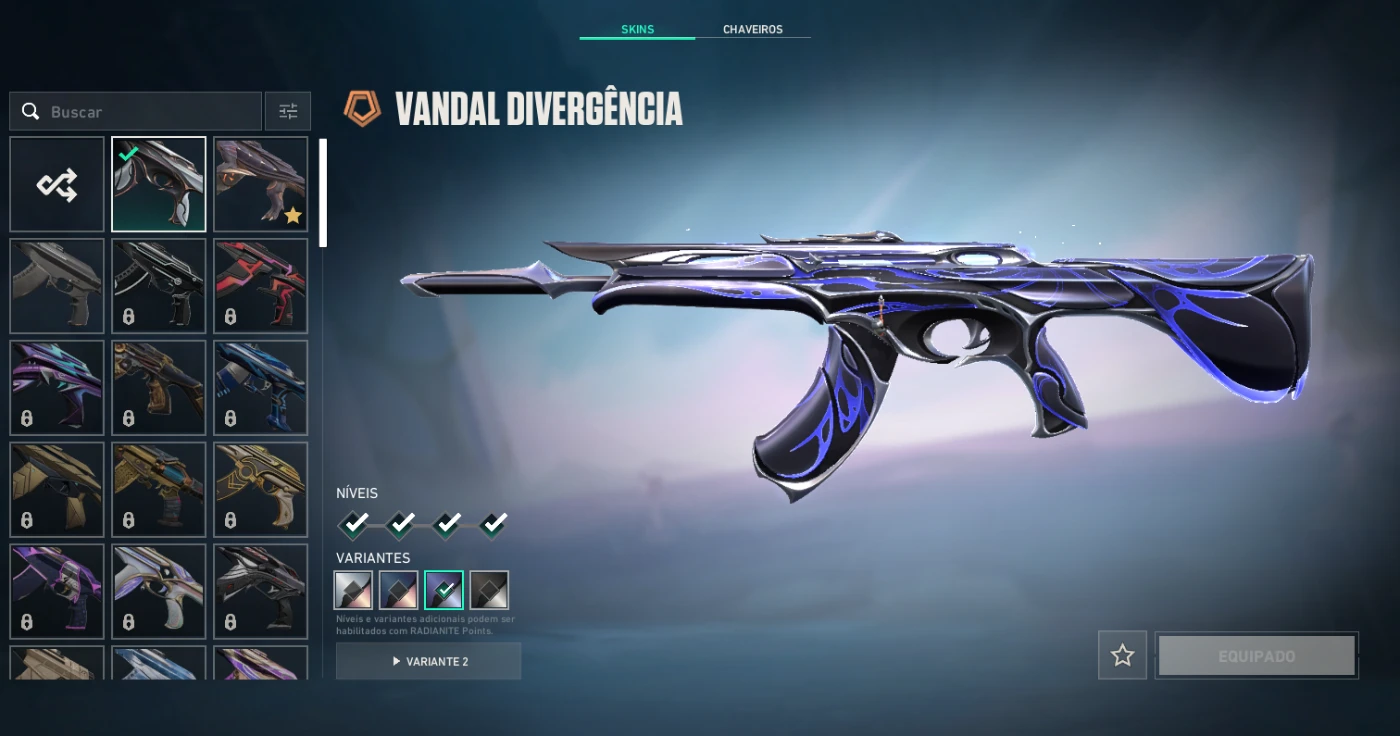Click the Equipado button
The width and height of the screenshot is (1400, 736).
pyautogui.click(x=1256, y=656)
